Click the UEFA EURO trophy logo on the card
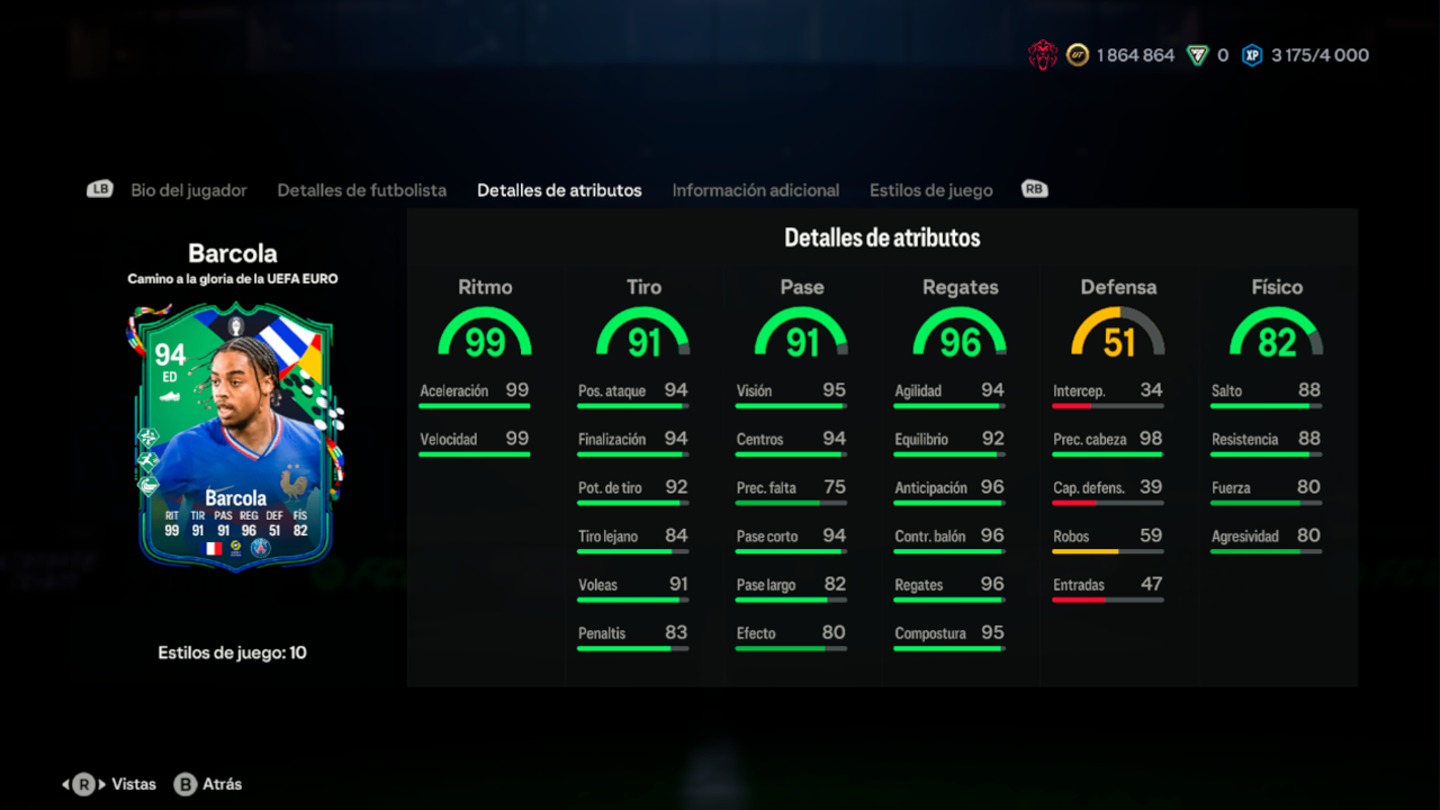 pyautogui.click(x=235, y=326)
